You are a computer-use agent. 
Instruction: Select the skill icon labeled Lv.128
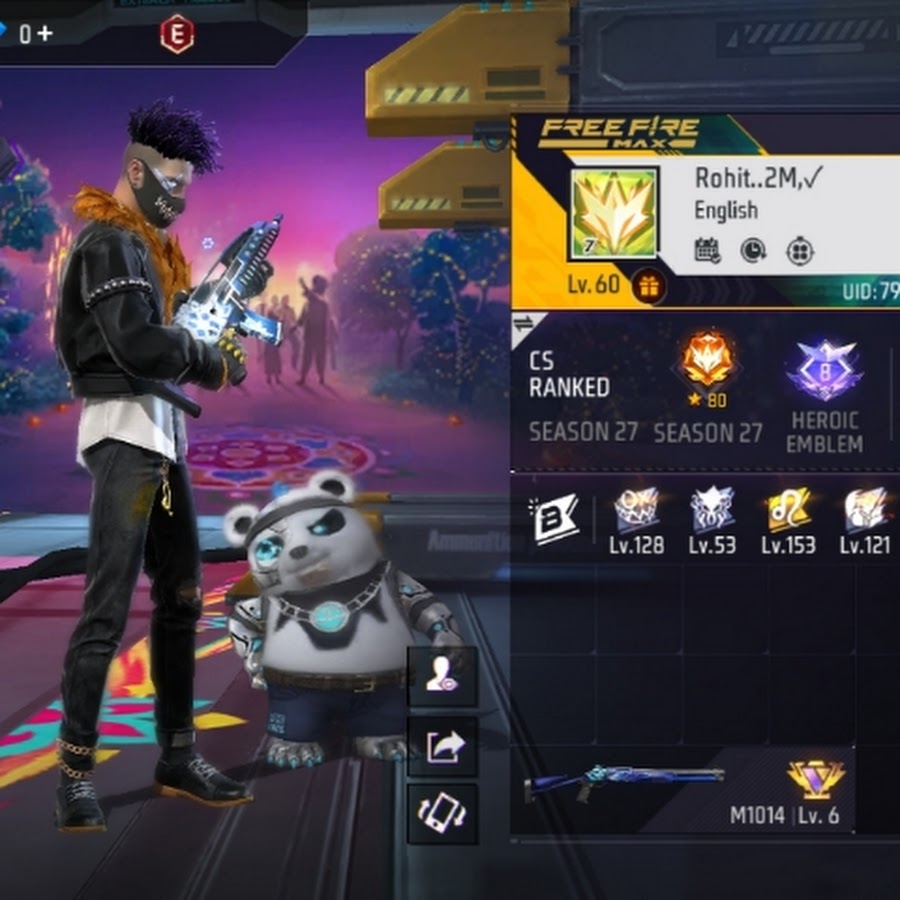click(x=636, y=511)
